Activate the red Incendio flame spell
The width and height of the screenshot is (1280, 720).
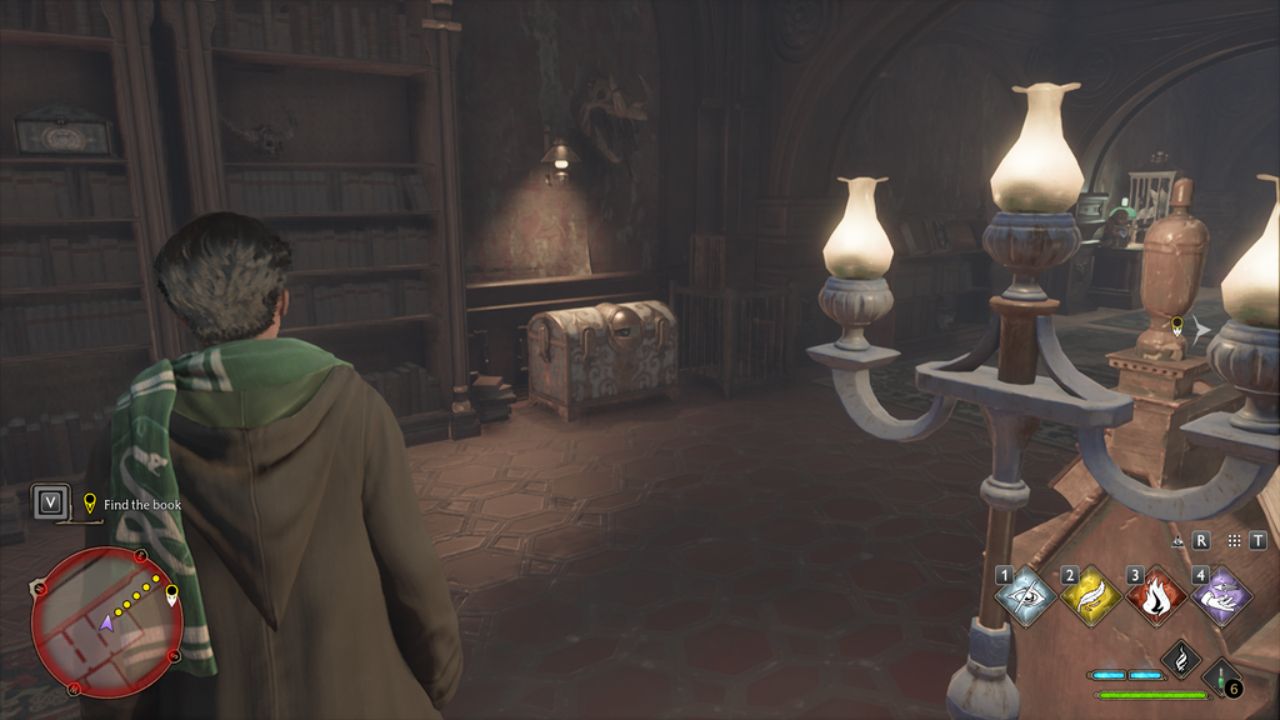tap(1157, 597)
